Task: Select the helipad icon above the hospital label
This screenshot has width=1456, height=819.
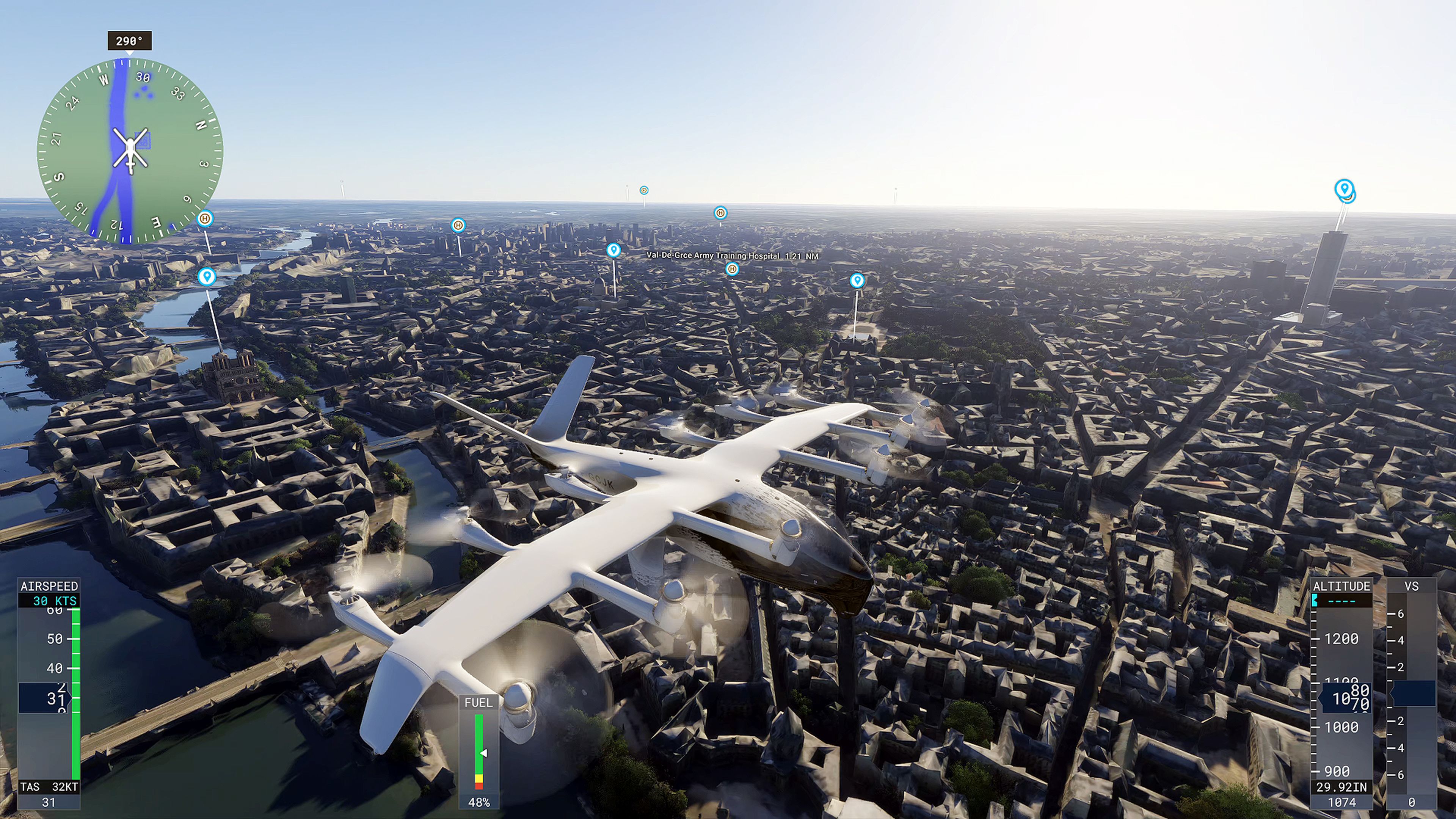Action: coord(733,270)
